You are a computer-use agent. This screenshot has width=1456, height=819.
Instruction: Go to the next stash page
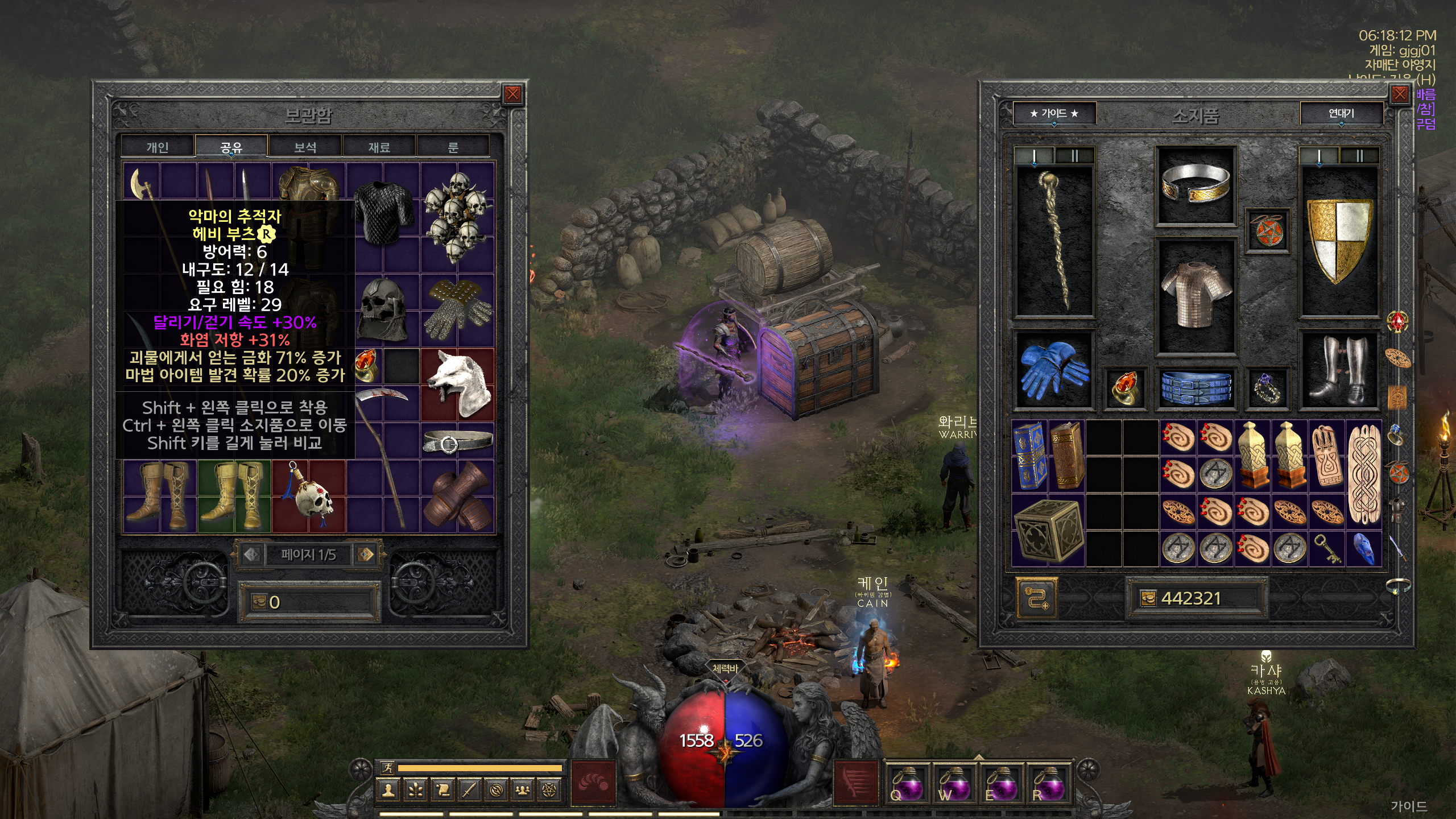[x=367, y=555]
